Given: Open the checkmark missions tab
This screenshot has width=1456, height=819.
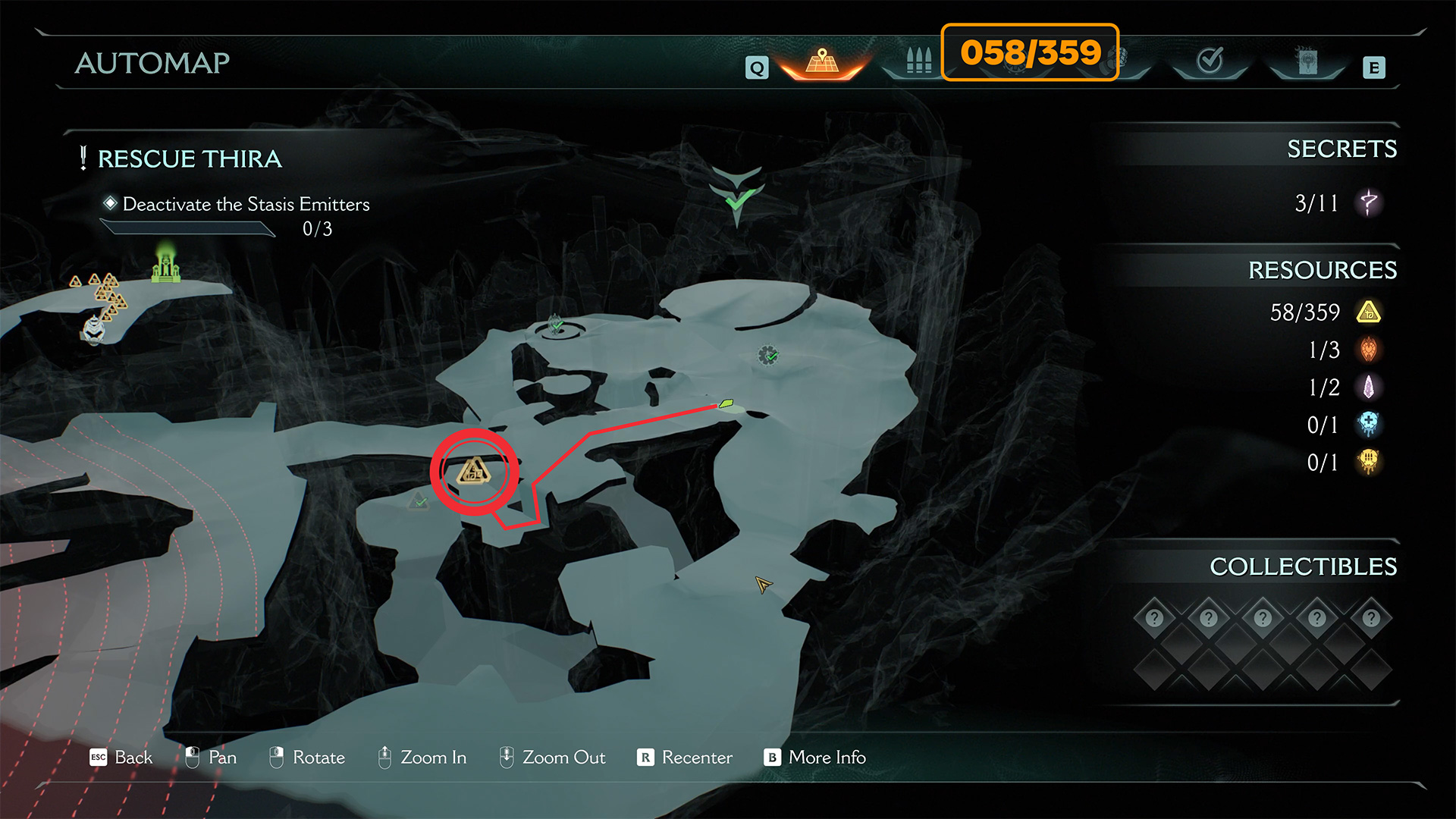Looking at the screenshot, I should (1210, 61).
